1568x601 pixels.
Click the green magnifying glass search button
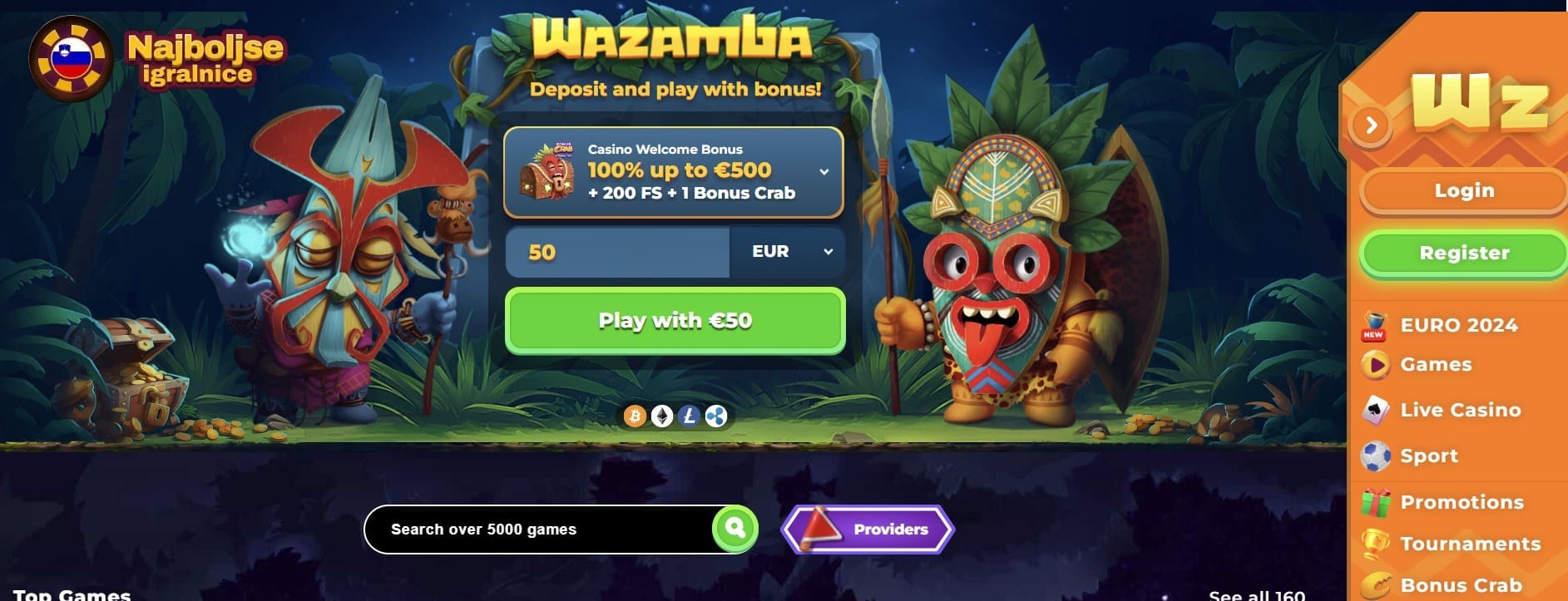click(x=735, y=528)
